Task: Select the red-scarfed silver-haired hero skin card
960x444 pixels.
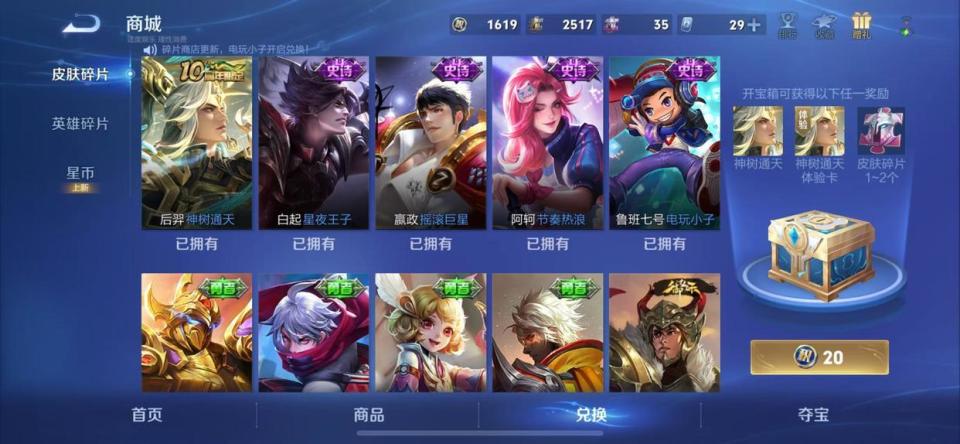Action: point(313,332)
